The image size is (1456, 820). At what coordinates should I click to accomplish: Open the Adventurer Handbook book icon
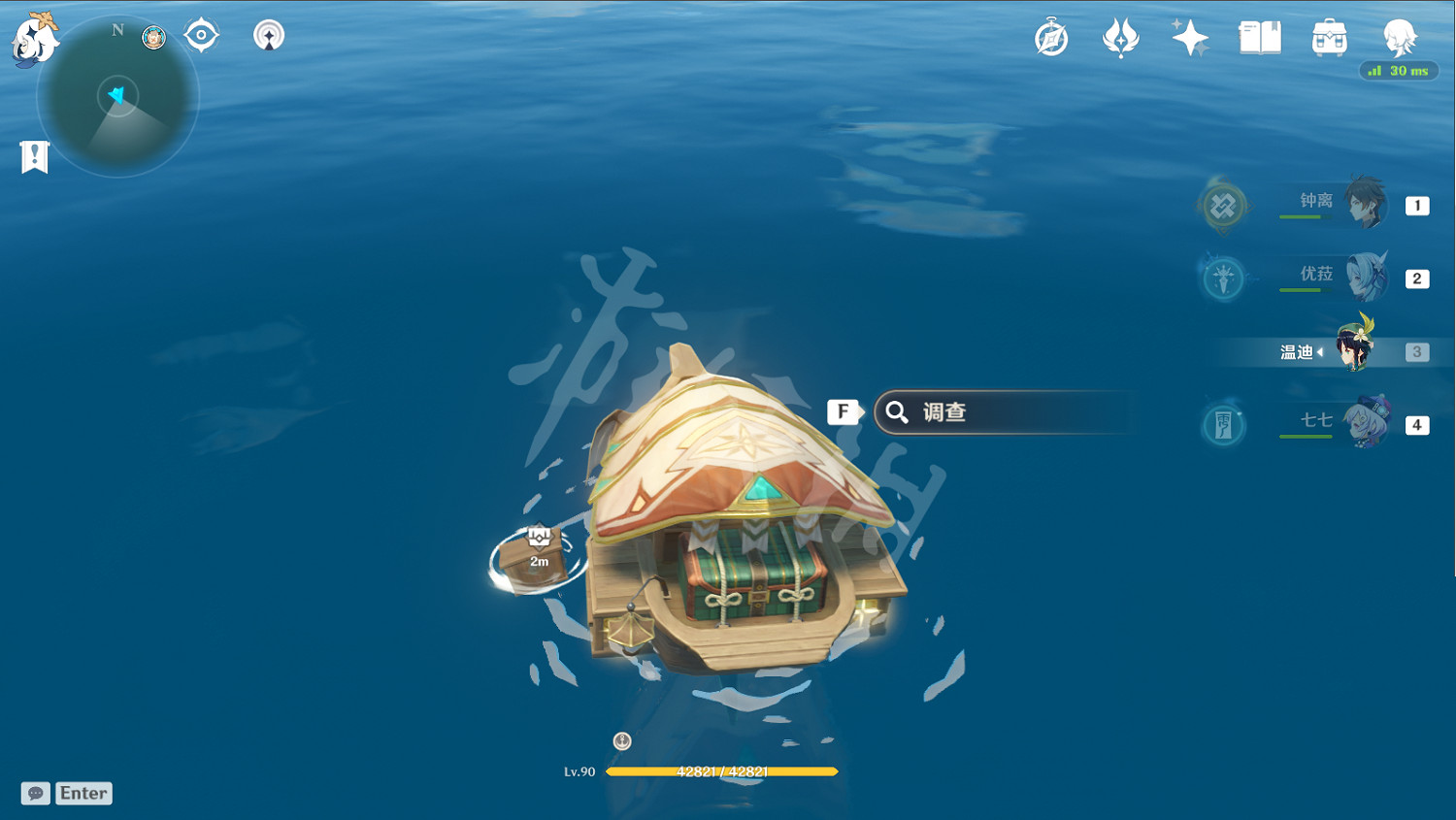(1258, 37)
